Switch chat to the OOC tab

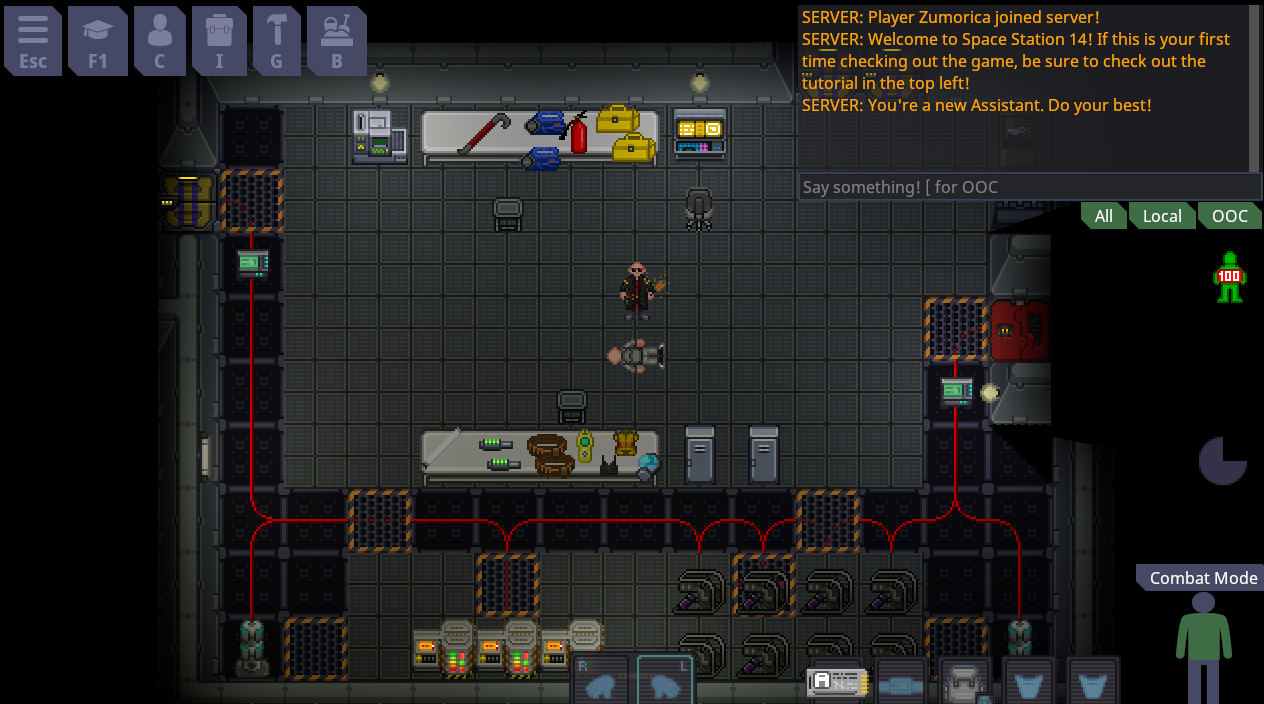1229,216
